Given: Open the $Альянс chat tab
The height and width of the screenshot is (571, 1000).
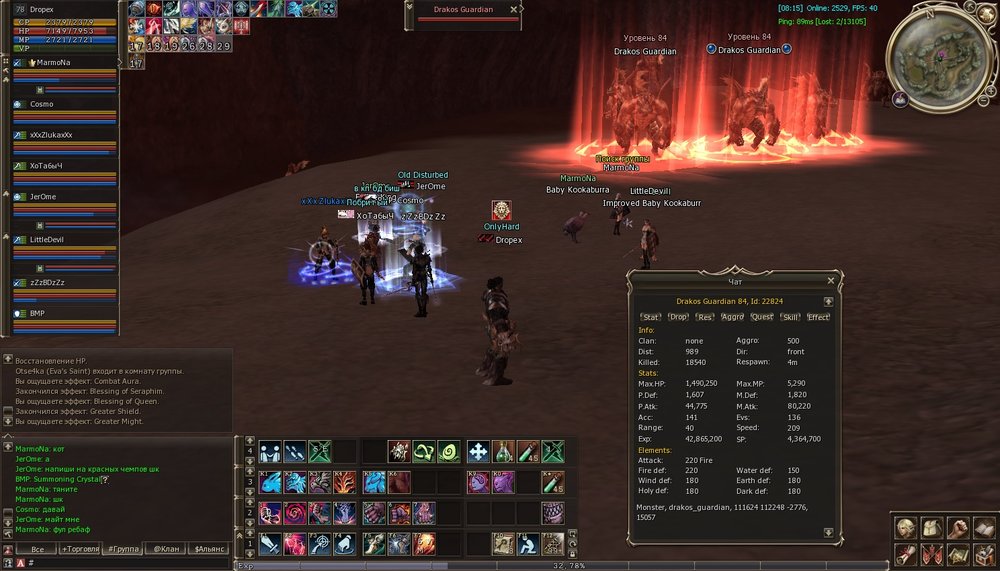Looking at the screenshot, I should click(x=209, y=549).
